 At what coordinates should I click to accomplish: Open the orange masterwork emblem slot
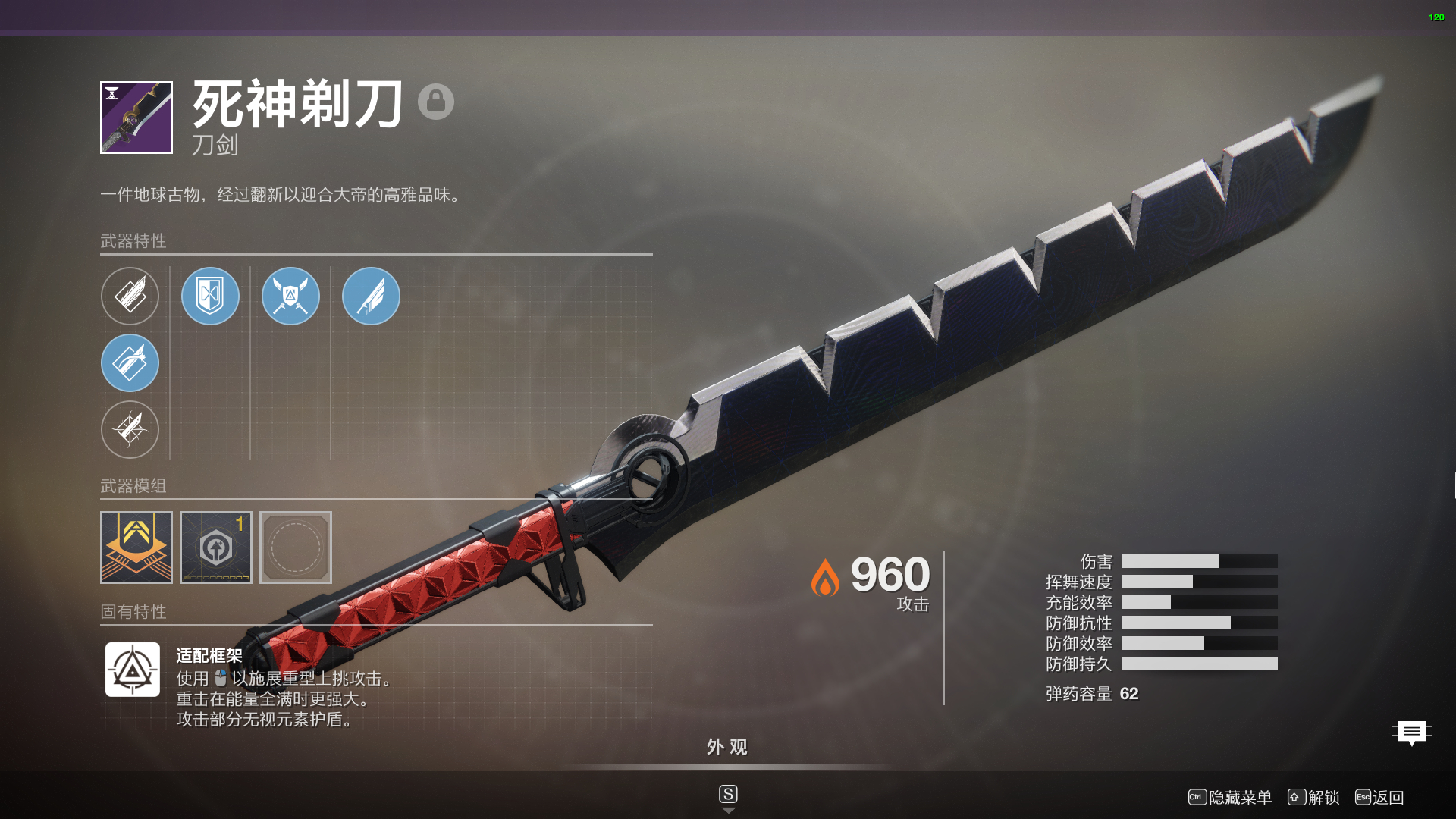136,548
